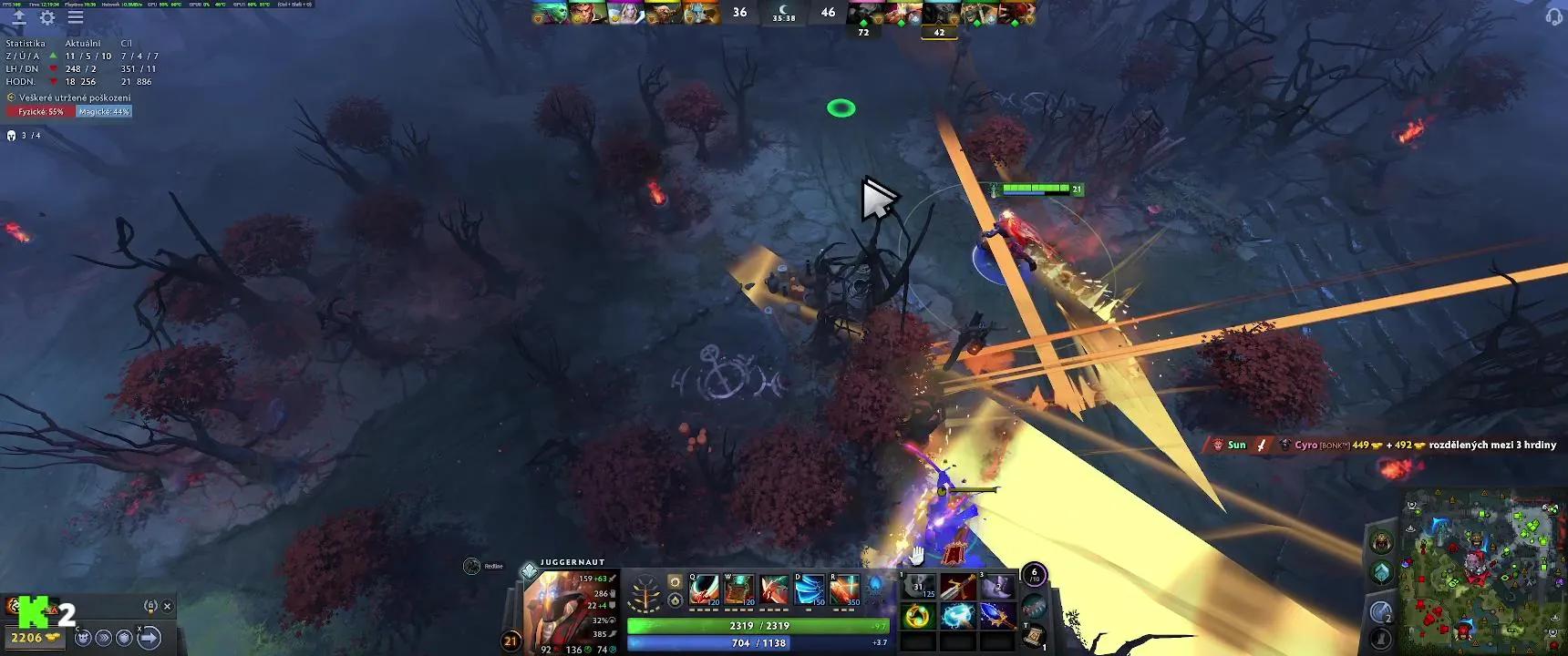Click the courier deliver items icon
This screenshot has height=656, width=1568.
[x=148, y=637]
